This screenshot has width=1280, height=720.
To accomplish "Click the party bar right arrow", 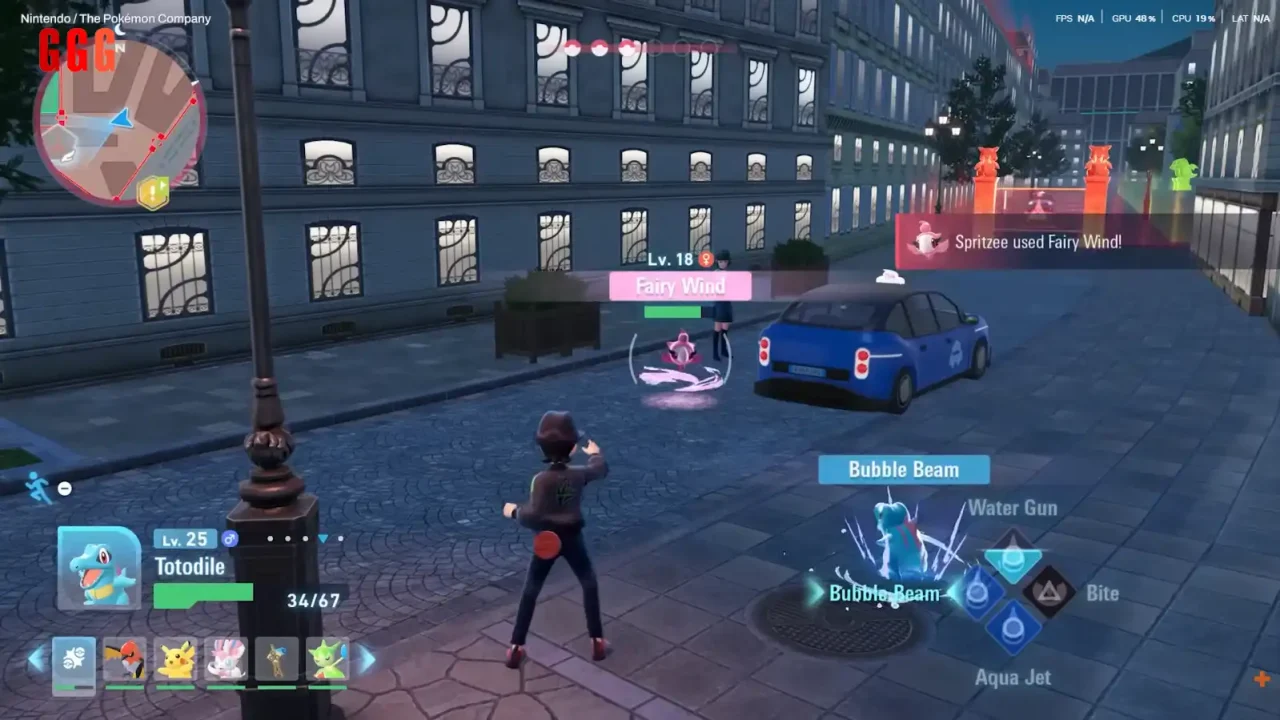I will [x=367, y=659].
